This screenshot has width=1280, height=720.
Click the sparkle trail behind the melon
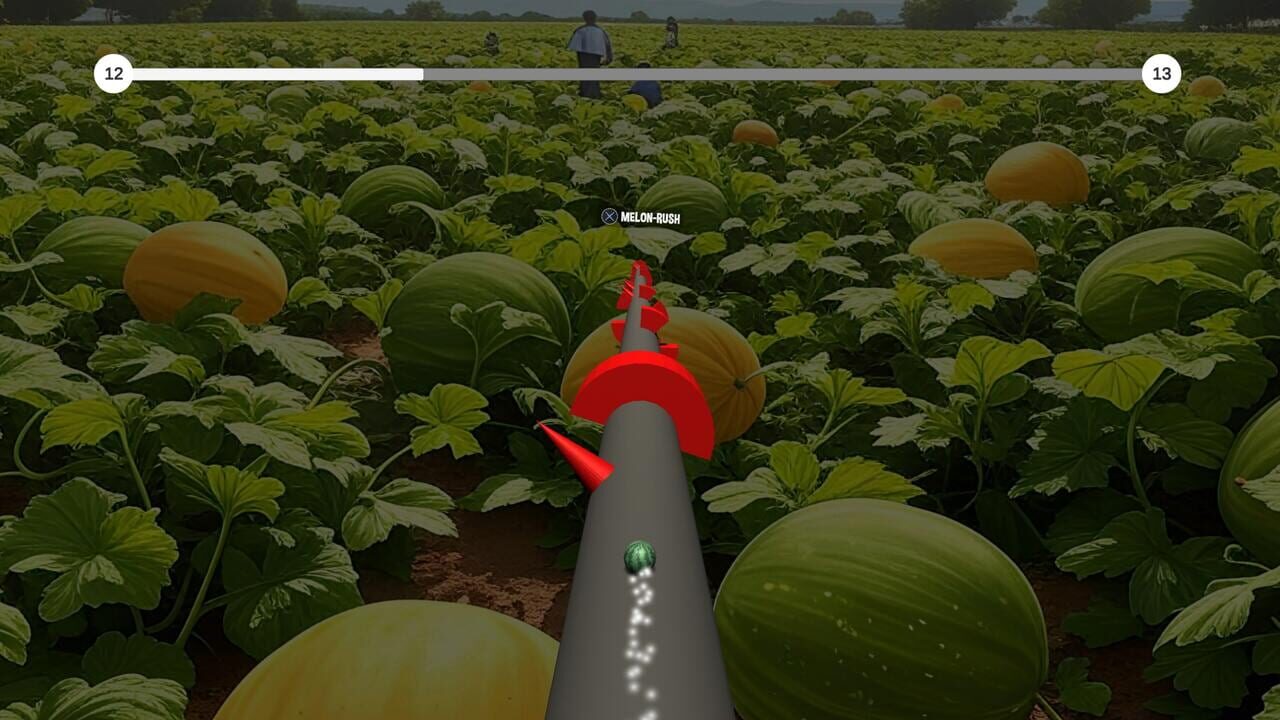tap(640, 640)
